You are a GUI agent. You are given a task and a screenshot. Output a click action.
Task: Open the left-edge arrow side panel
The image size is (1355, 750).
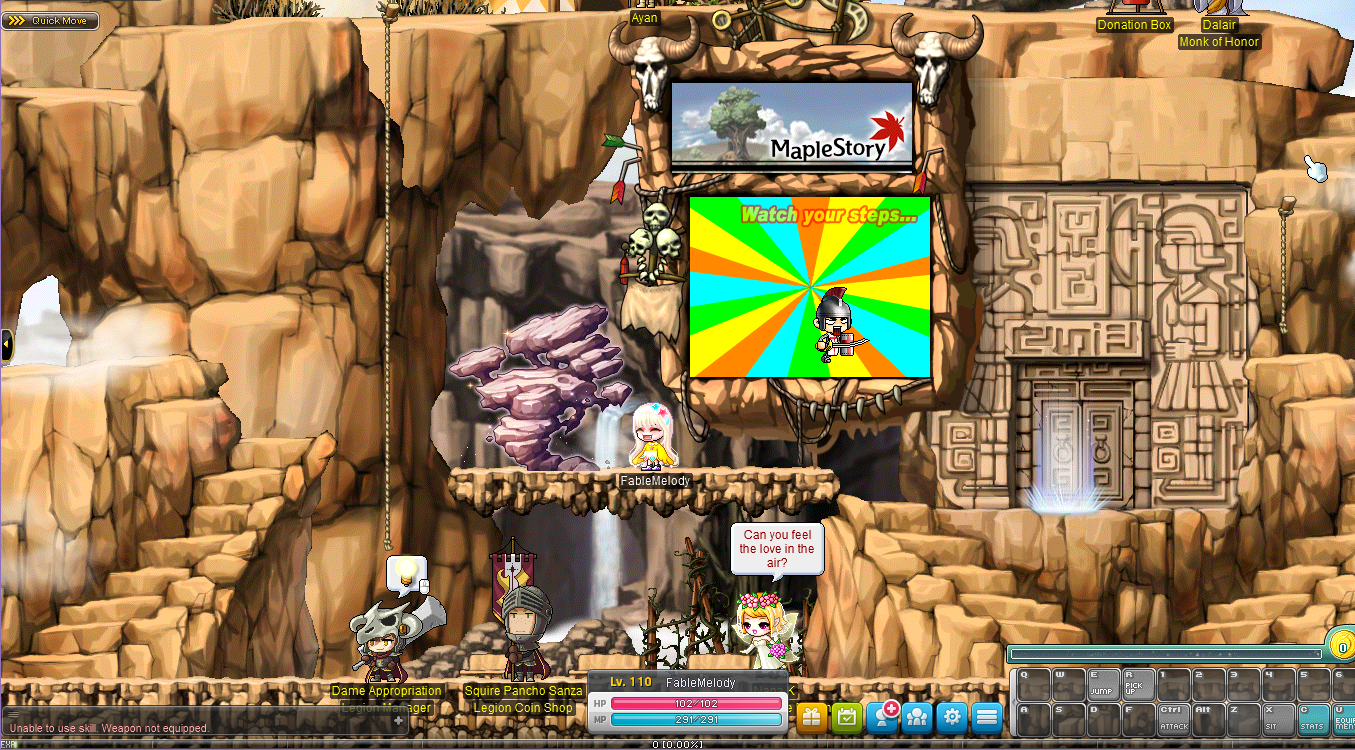click(x=6, y=344)
